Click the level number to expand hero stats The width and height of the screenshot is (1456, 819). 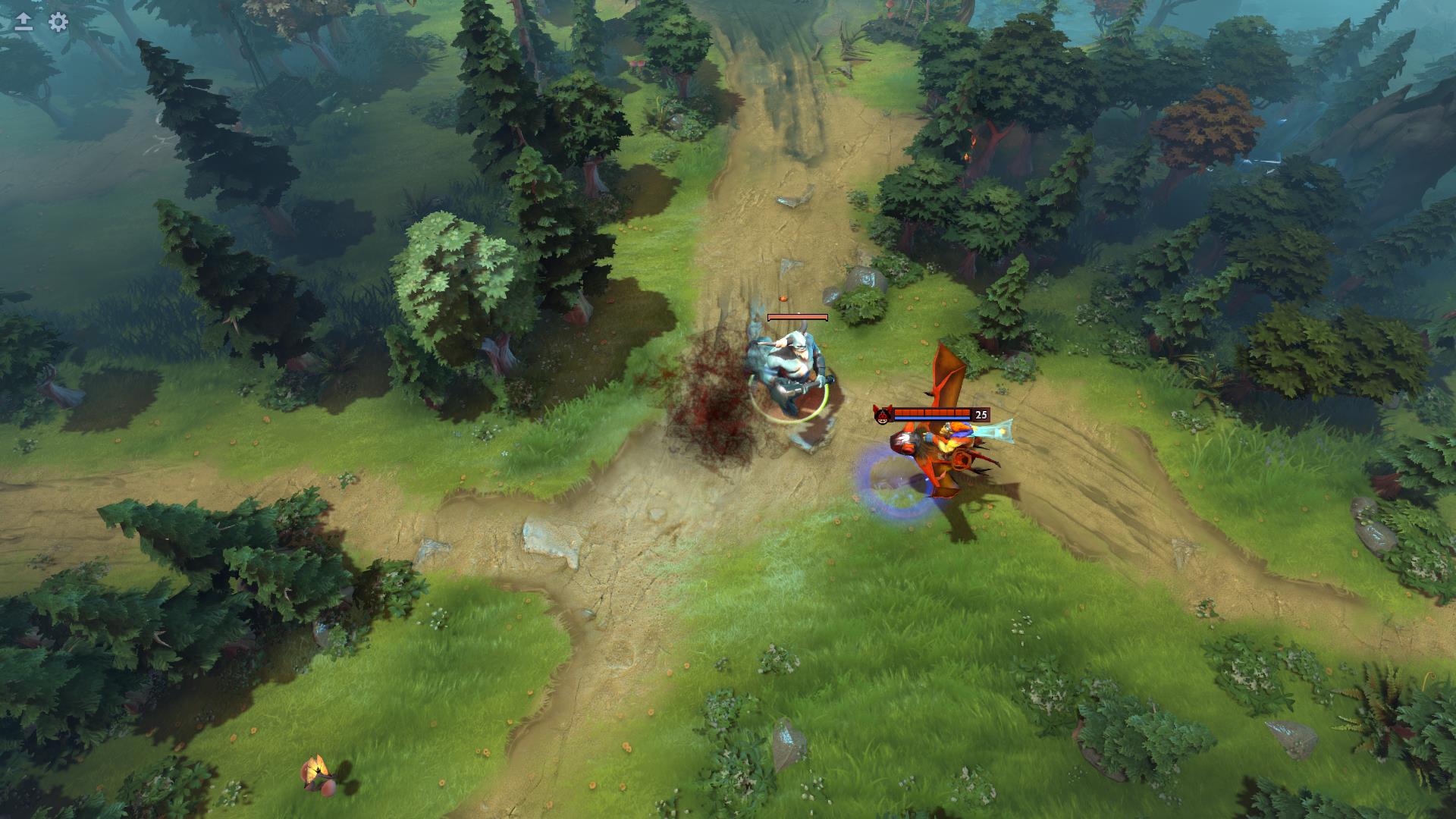pos(981,414)
